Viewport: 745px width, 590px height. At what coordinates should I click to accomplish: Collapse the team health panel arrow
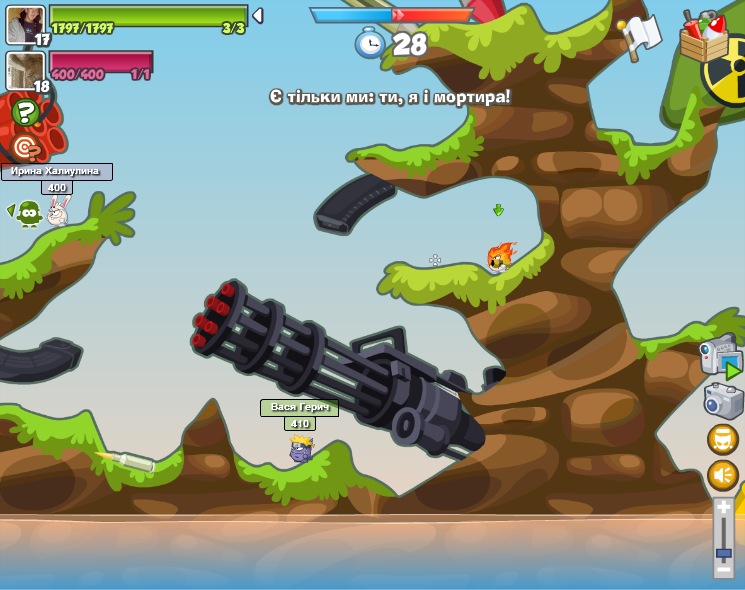pos(258,16)
